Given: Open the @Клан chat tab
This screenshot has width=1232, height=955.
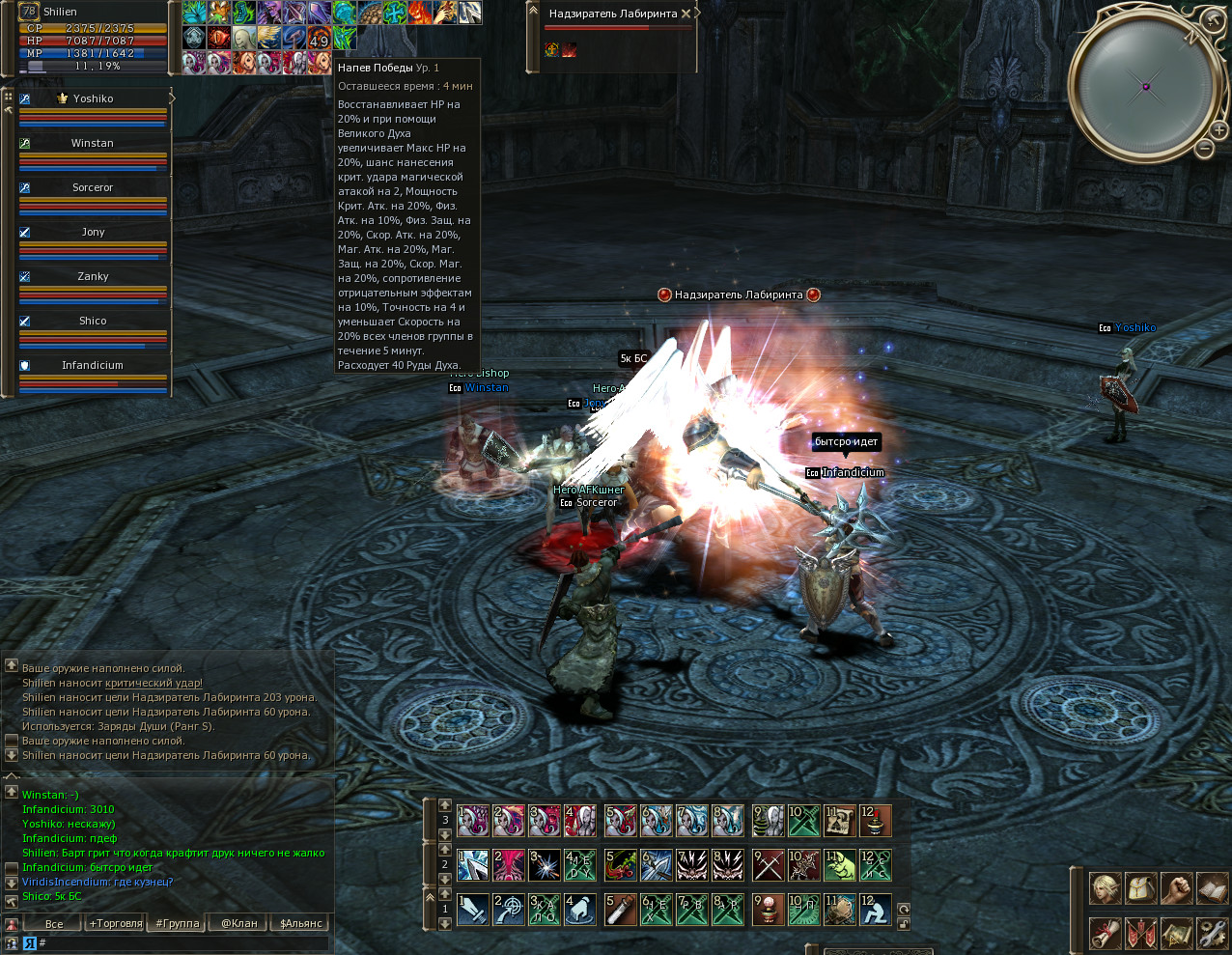Looking at the screenshot, I should click(239, 923).
